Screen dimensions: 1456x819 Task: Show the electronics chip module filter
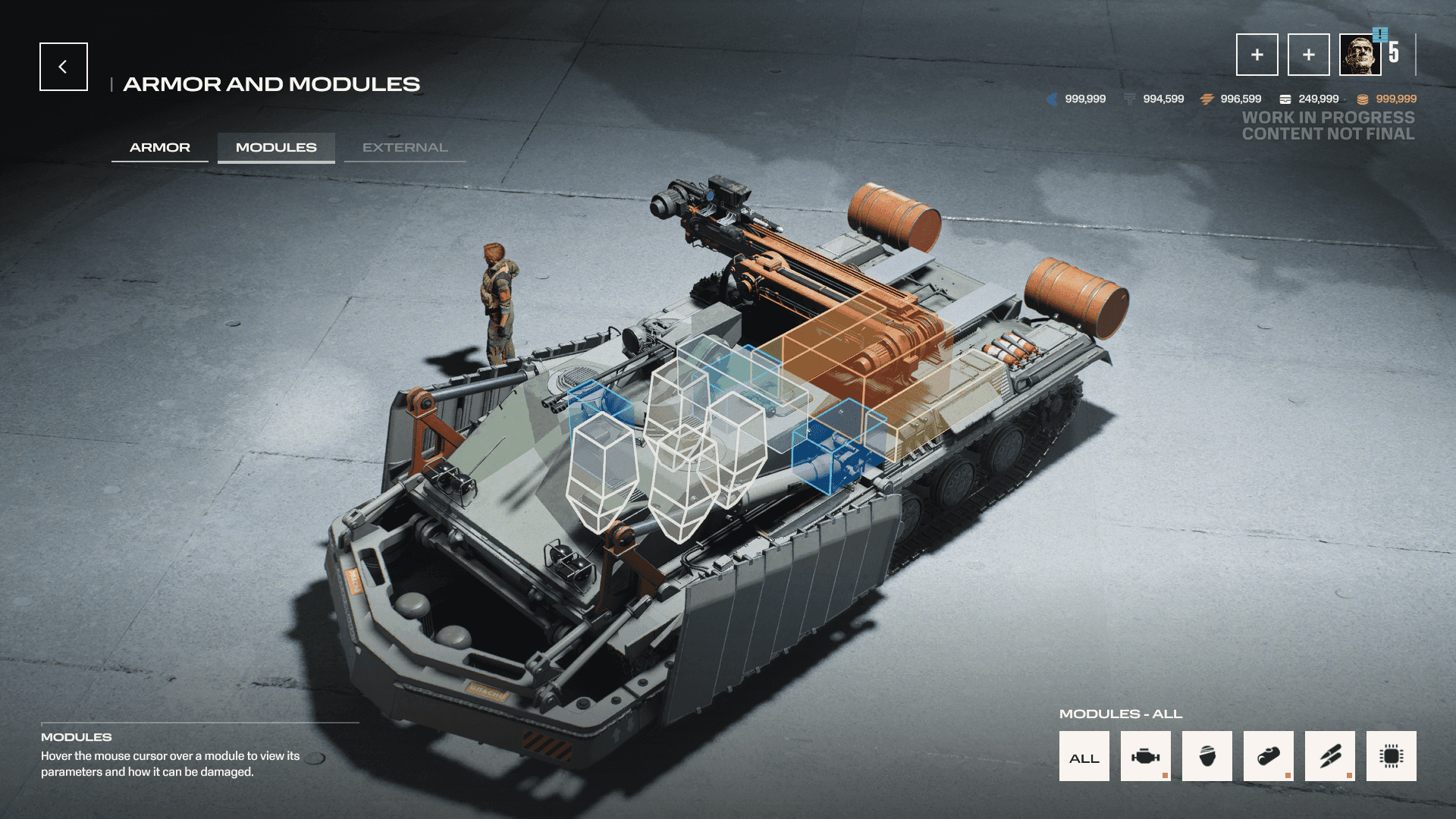tap(1391, 756)
